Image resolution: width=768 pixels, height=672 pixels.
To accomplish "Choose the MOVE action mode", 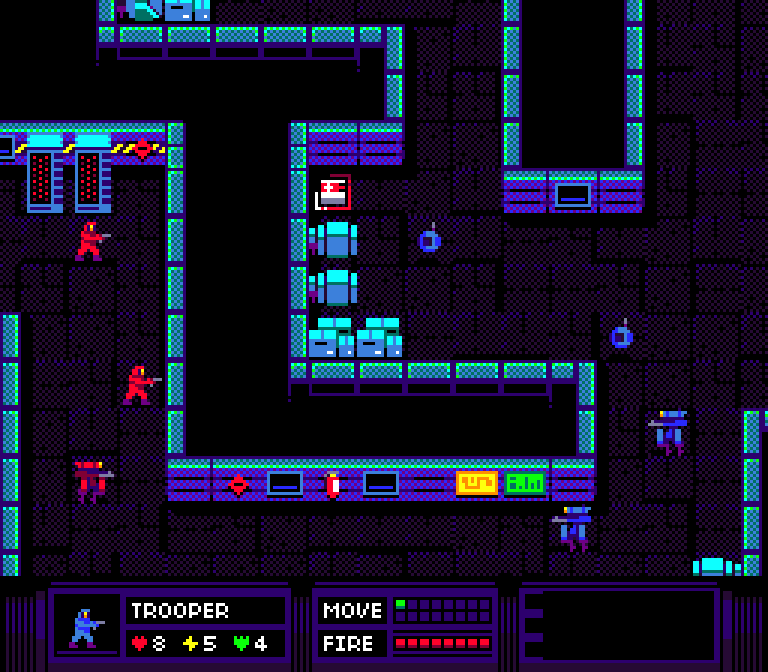I will pyautogui.click(x=352, y=610).
